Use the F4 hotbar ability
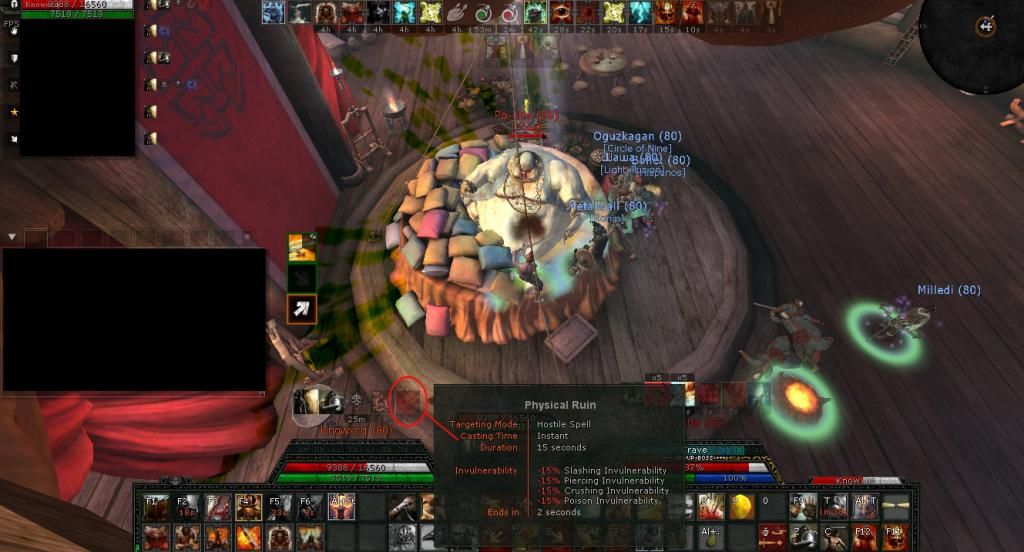The height and width of the screenshot is (552, 1024). [x=248, y=507]
